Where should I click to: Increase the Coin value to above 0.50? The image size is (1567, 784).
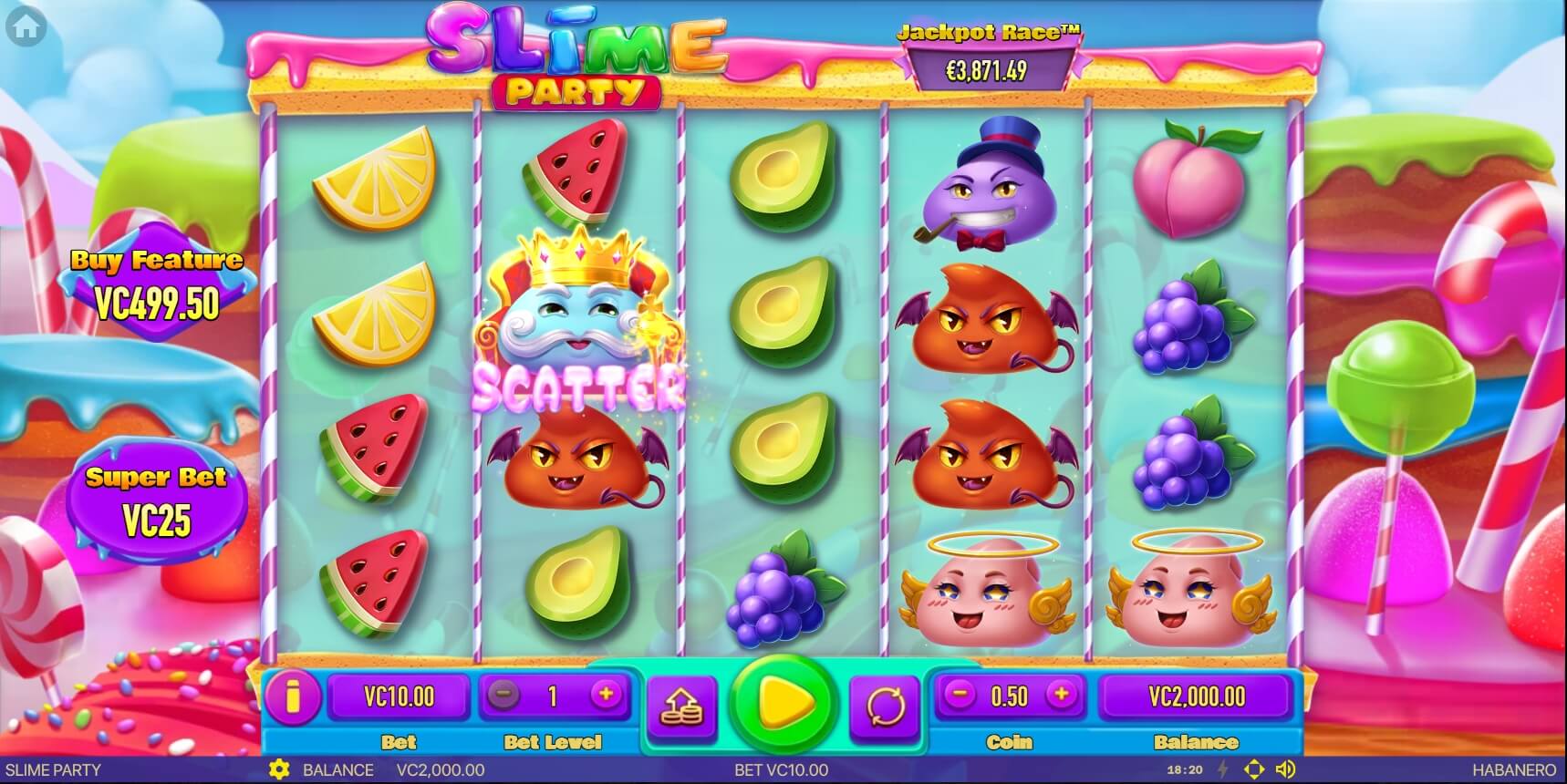pyautogui.click(x=1062, y=696)
